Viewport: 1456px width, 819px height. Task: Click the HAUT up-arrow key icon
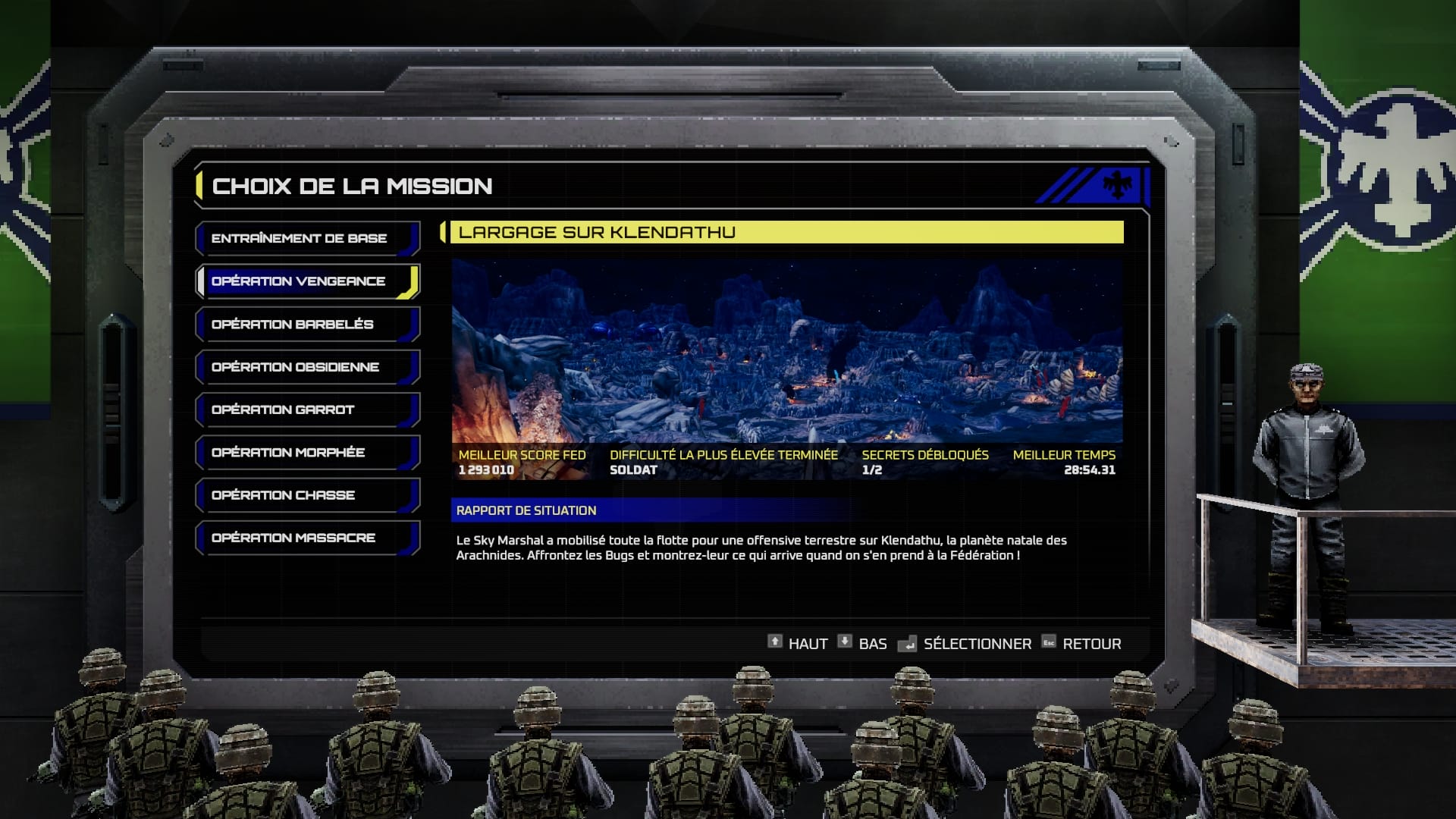point(775,642)
